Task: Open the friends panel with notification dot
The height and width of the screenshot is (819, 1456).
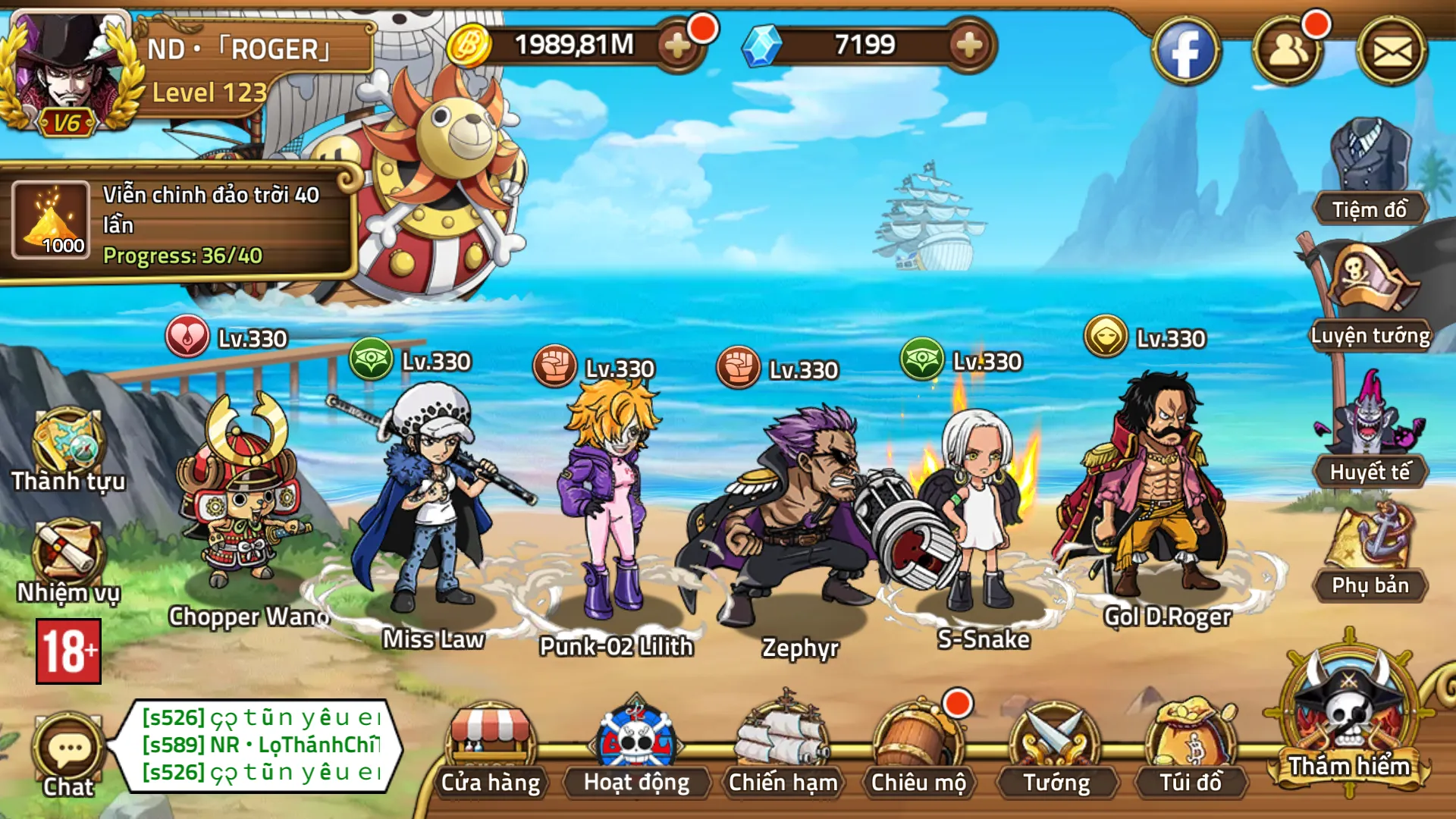Action: click(x=1289, y=53)
